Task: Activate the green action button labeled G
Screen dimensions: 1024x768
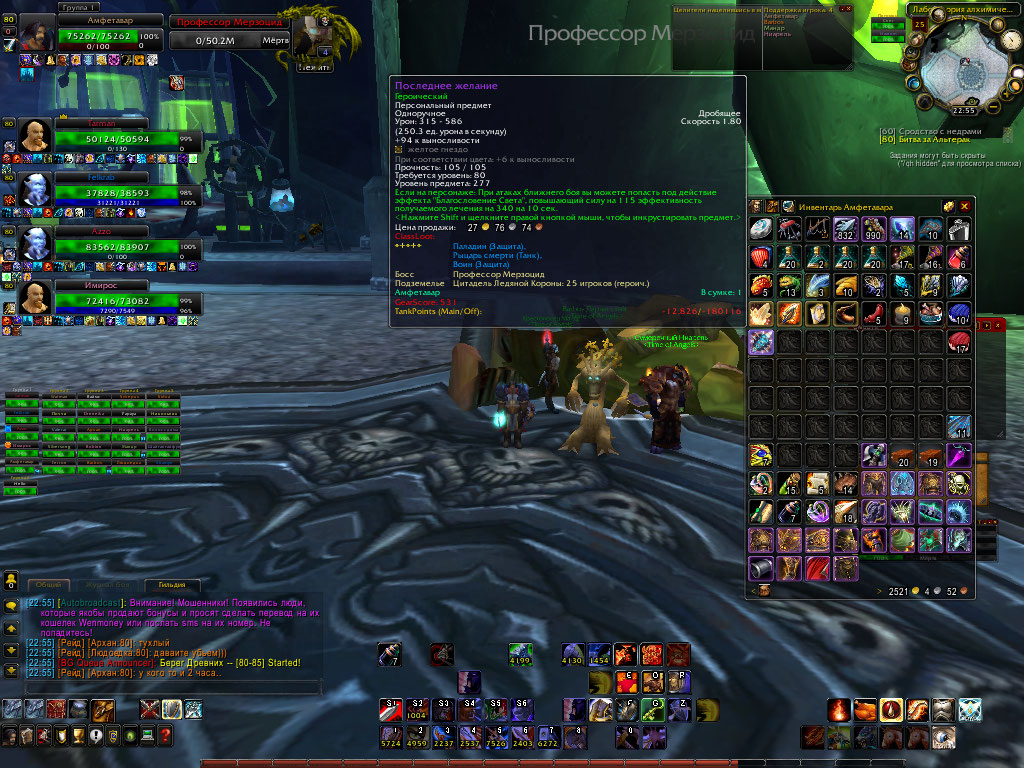Action: pyautogui.click(x=653, y=709)
